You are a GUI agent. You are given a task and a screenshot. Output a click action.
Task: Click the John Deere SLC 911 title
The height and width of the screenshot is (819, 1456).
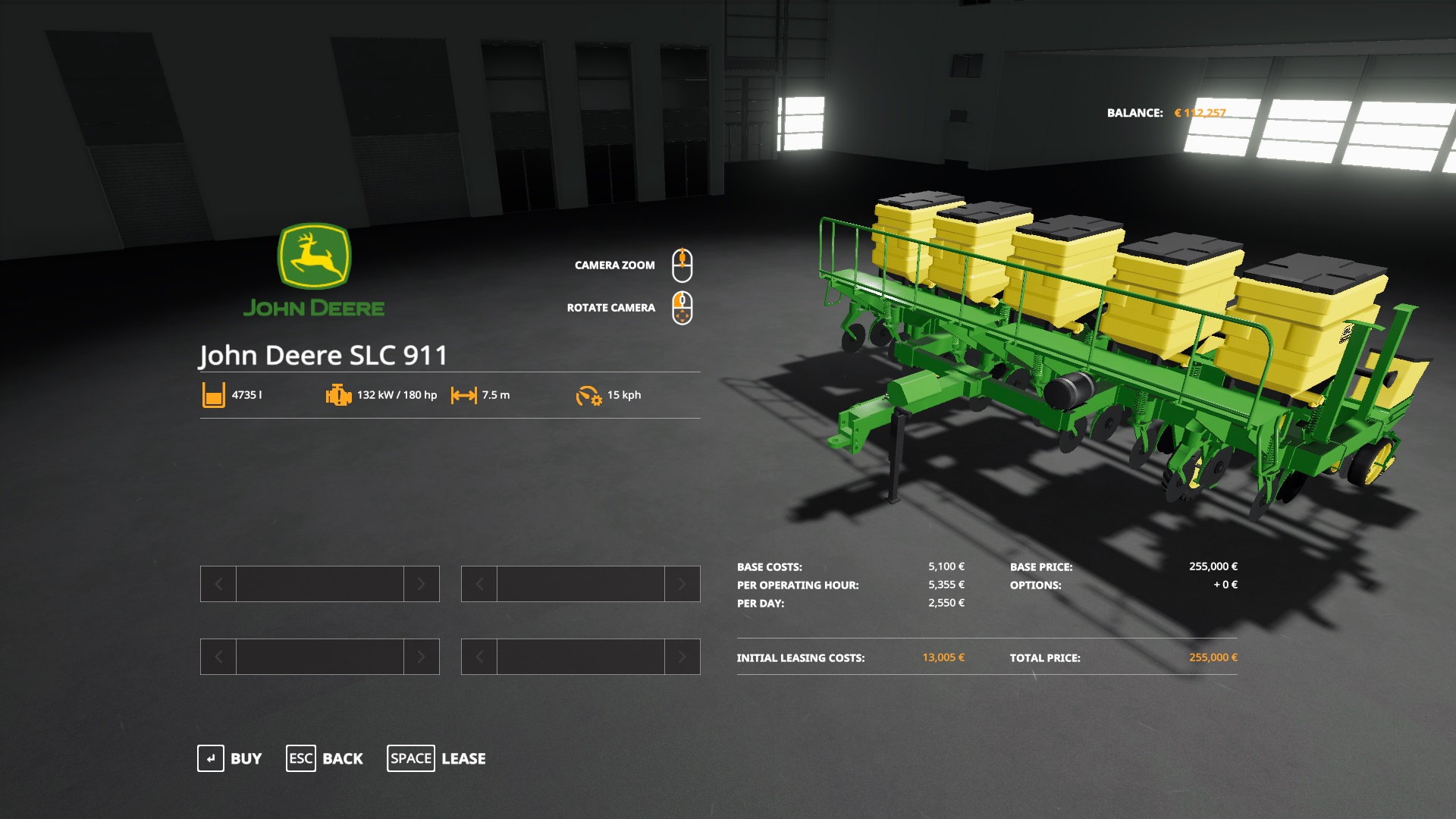click(325, 355)
